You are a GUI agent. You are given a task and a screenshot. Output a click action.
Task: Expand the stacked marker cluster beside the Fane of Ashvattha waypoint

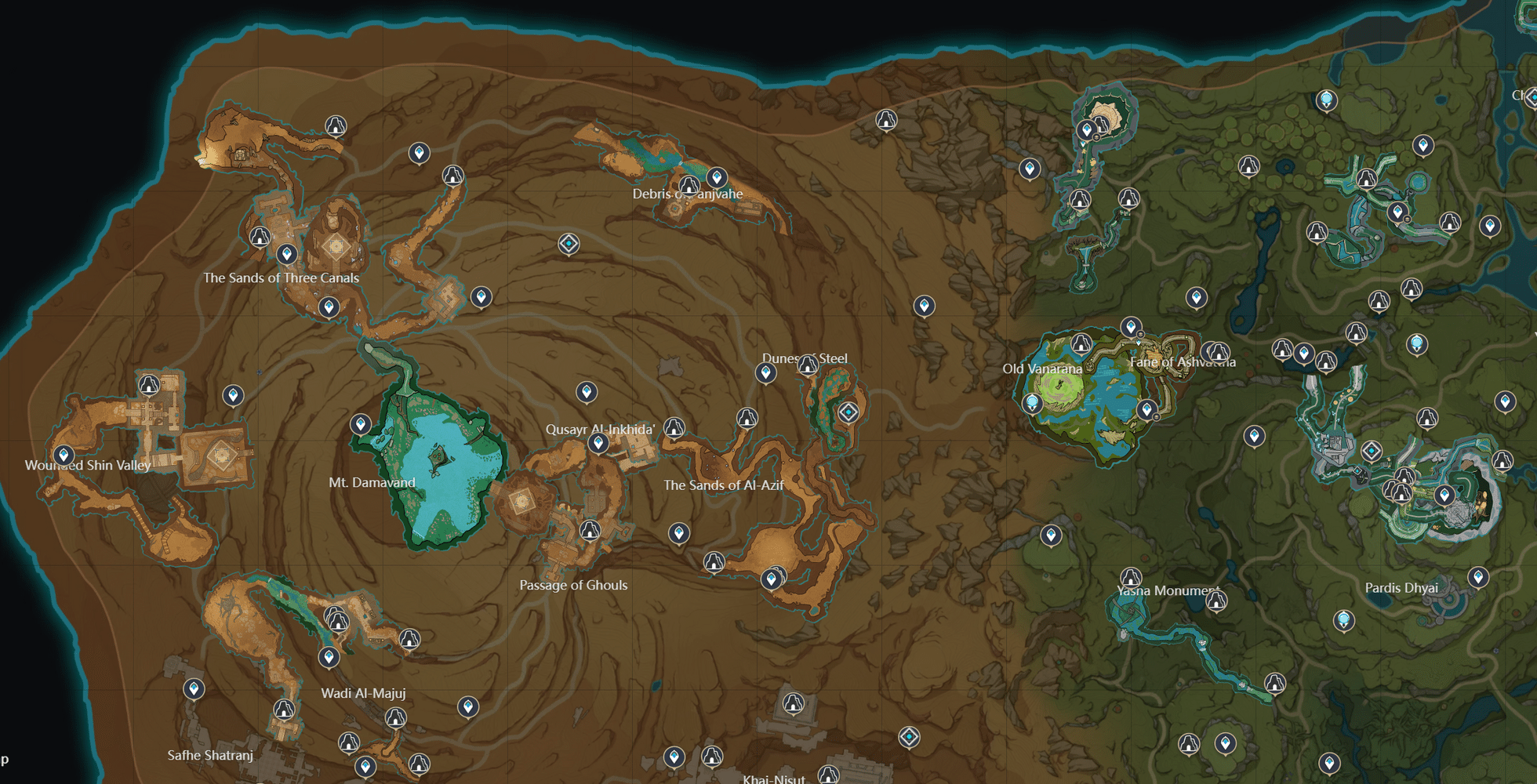click(x=1141, y=334)
